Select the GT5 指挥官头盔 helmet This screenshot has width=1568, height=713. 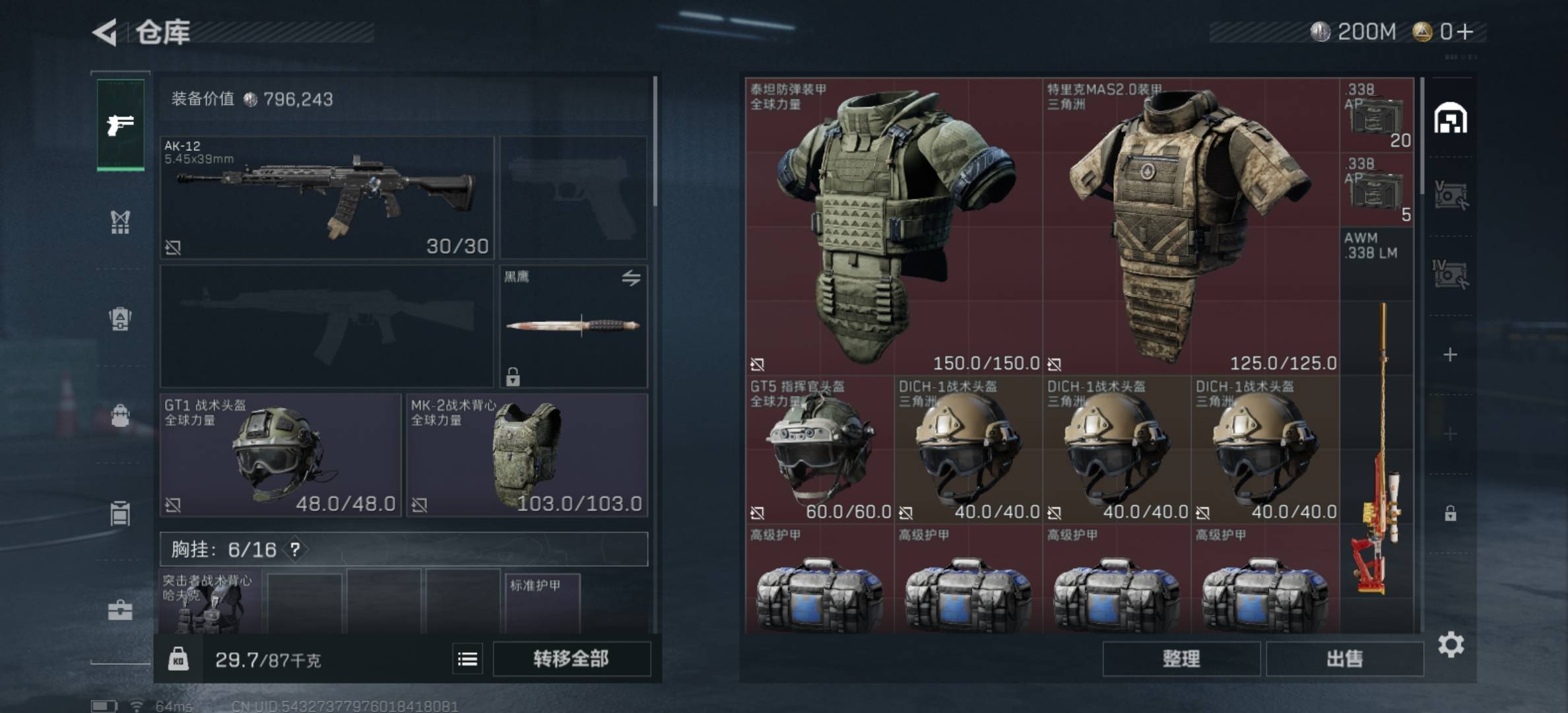(x=820, y=450)
